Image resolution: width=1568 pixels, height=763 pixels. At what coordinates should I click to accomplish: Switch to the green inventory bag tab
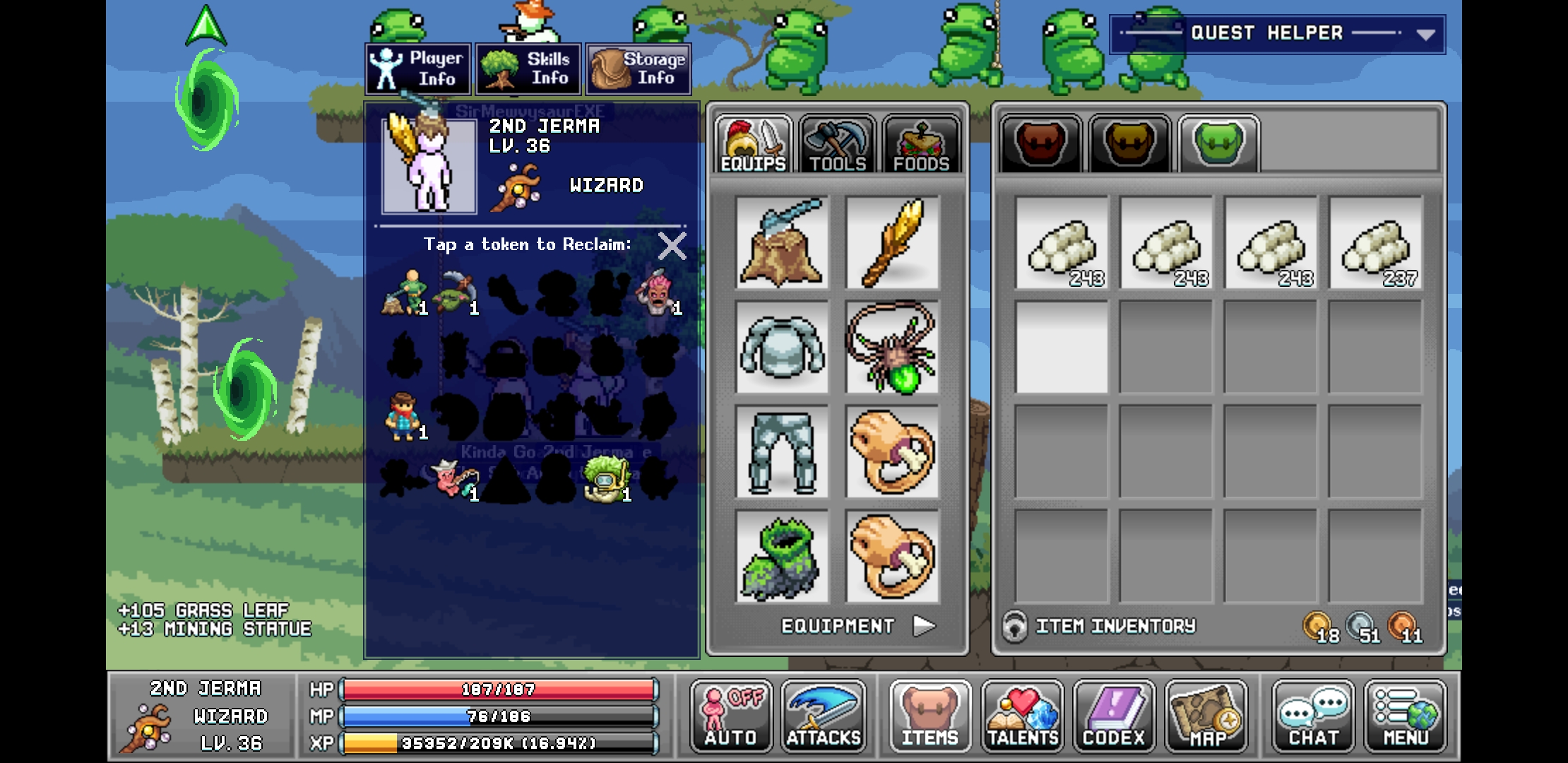[x=1218, y=143]
